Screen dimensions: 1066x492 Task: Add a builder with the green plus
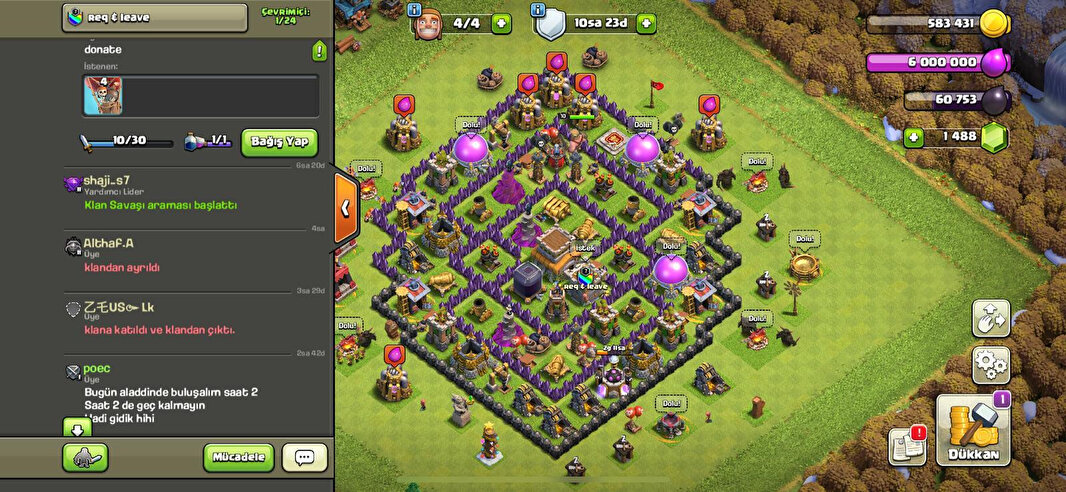point(501,23)
